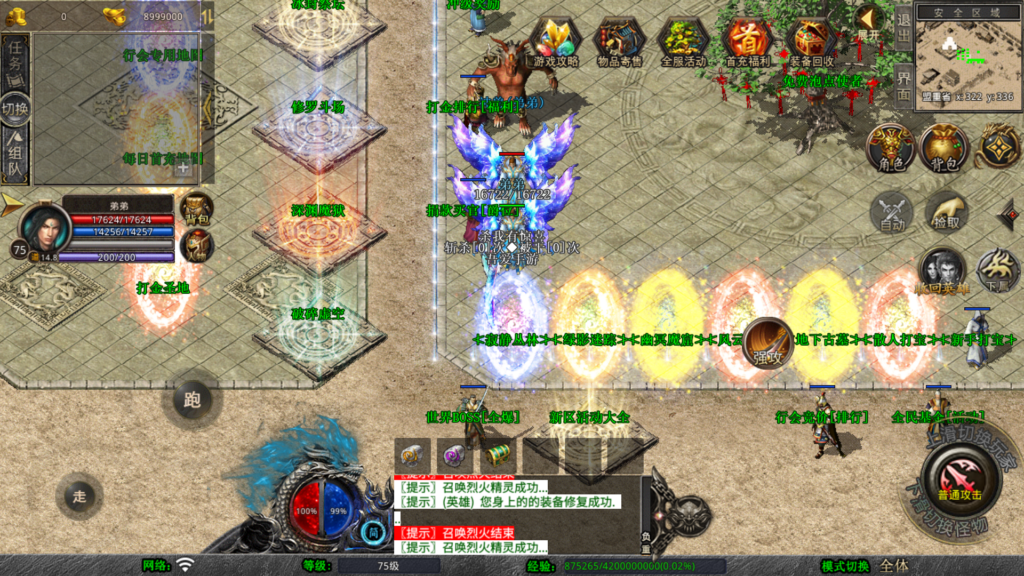Open the chat message log
Image resolution: width=1024 pixels, height=576 pixels.
(520, 512)
